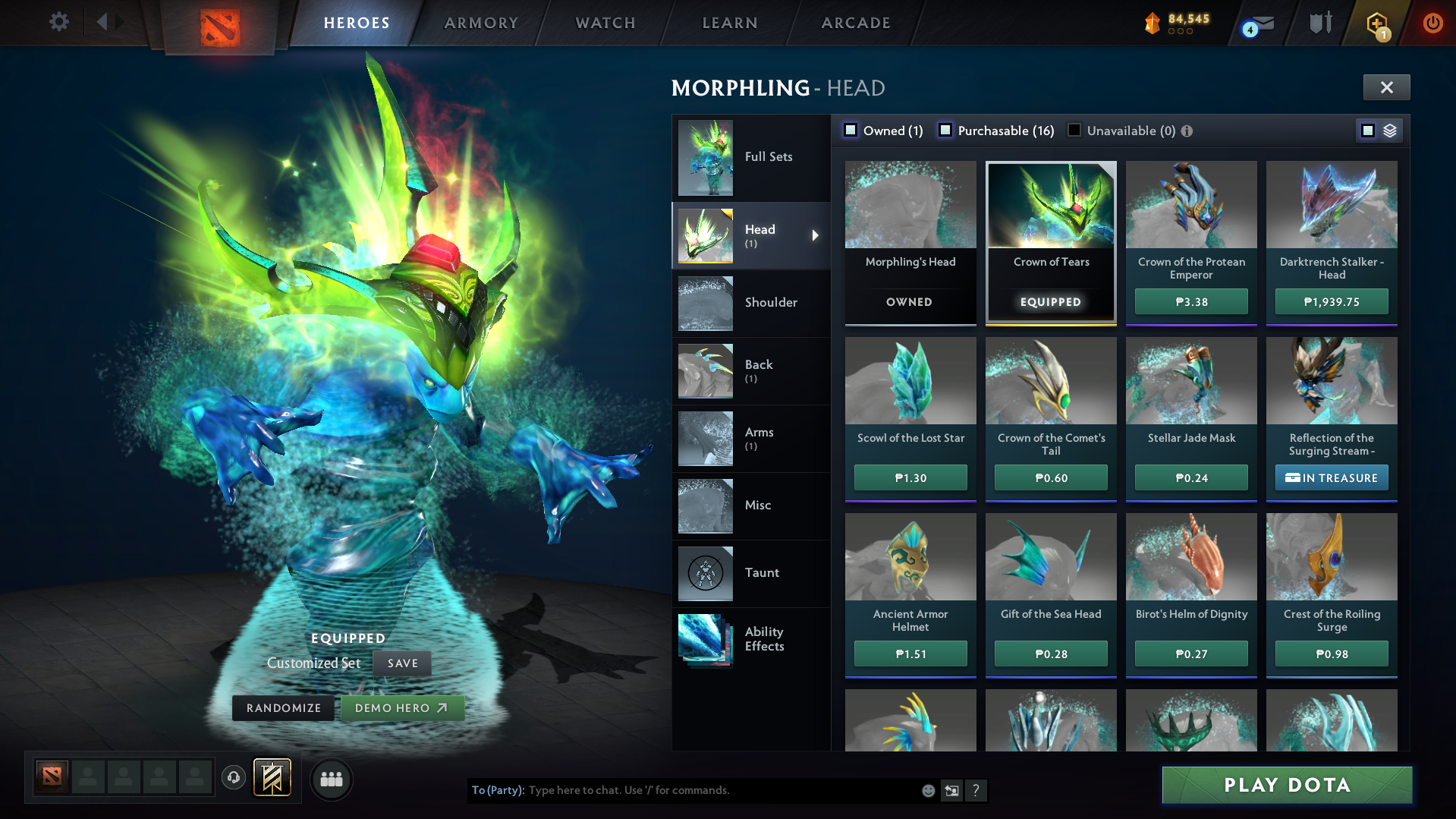Click the forward navigation arrow near the gear
The width and height of the screenshot is (1456, 819).
point(118,22)
